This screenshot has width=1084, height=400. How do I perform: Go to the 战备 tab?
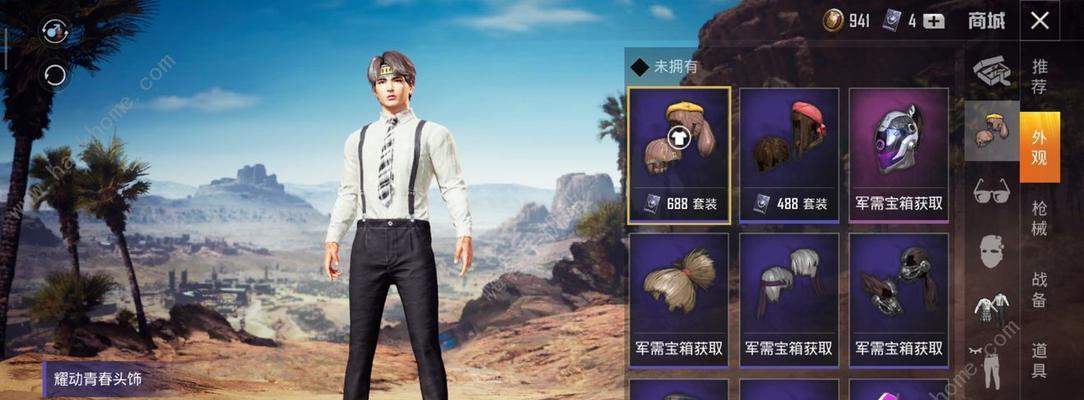coord(1040,290)
